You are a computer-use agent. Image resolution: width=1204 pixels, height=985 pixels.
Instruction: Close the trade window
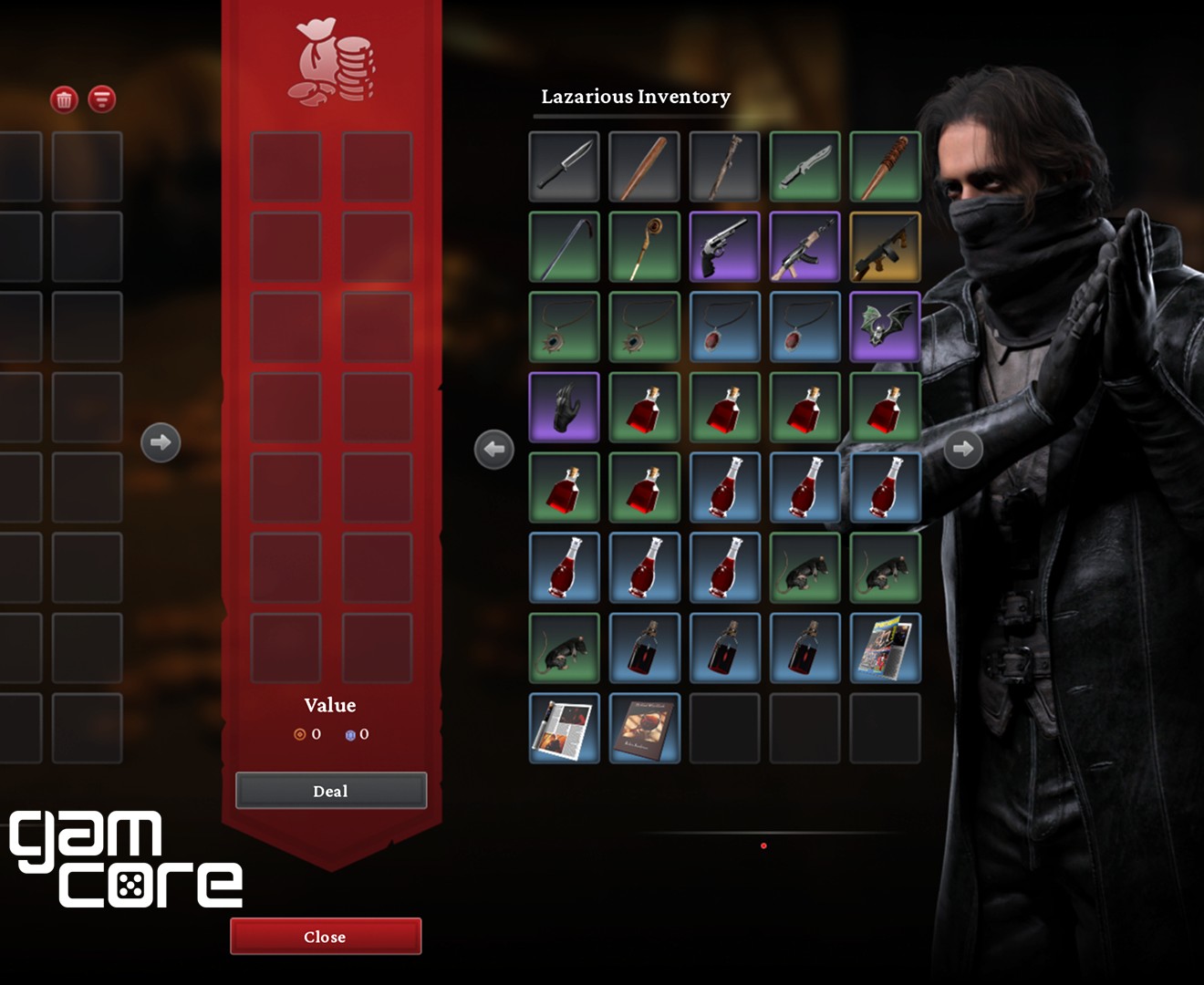pyautogui.click(x=325, y=937)
